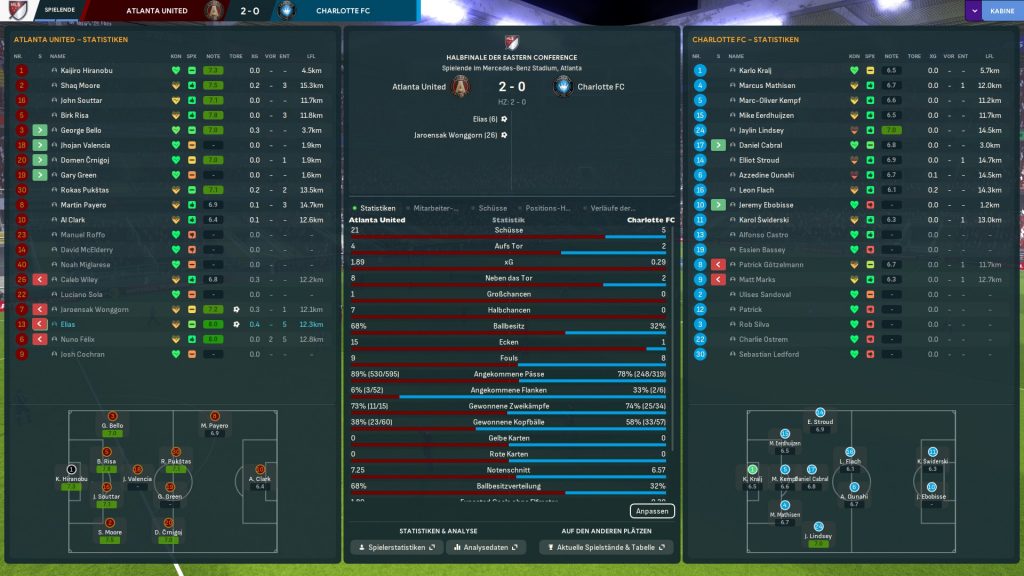Open the Mitarbeiter tab
The width and height of the screenshot is (1024, 576).
tap(436, 208)
